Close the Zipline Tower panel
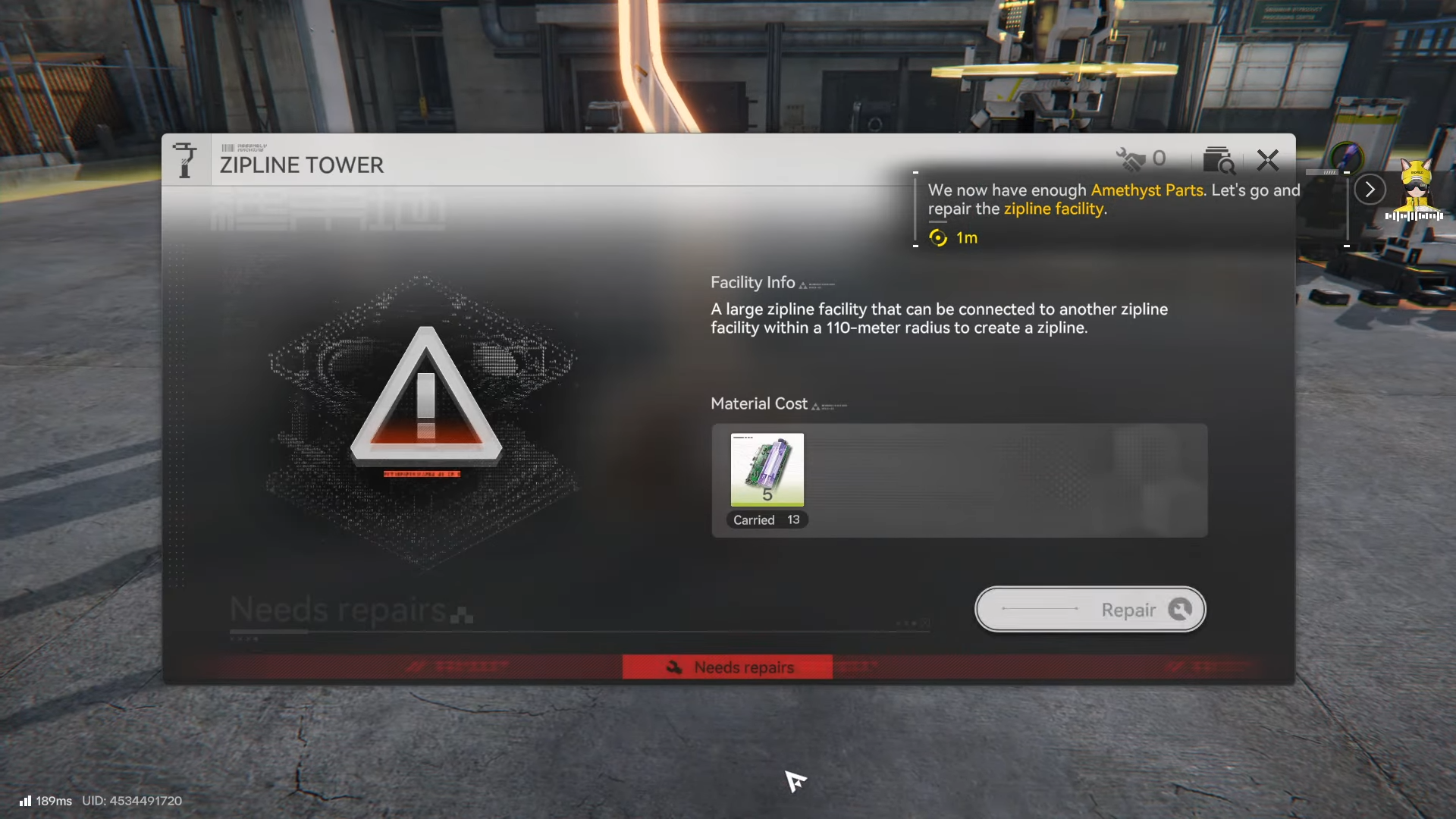This screenshot has width=1456, height=819. pyautogui.click(x=1267, y=160)
